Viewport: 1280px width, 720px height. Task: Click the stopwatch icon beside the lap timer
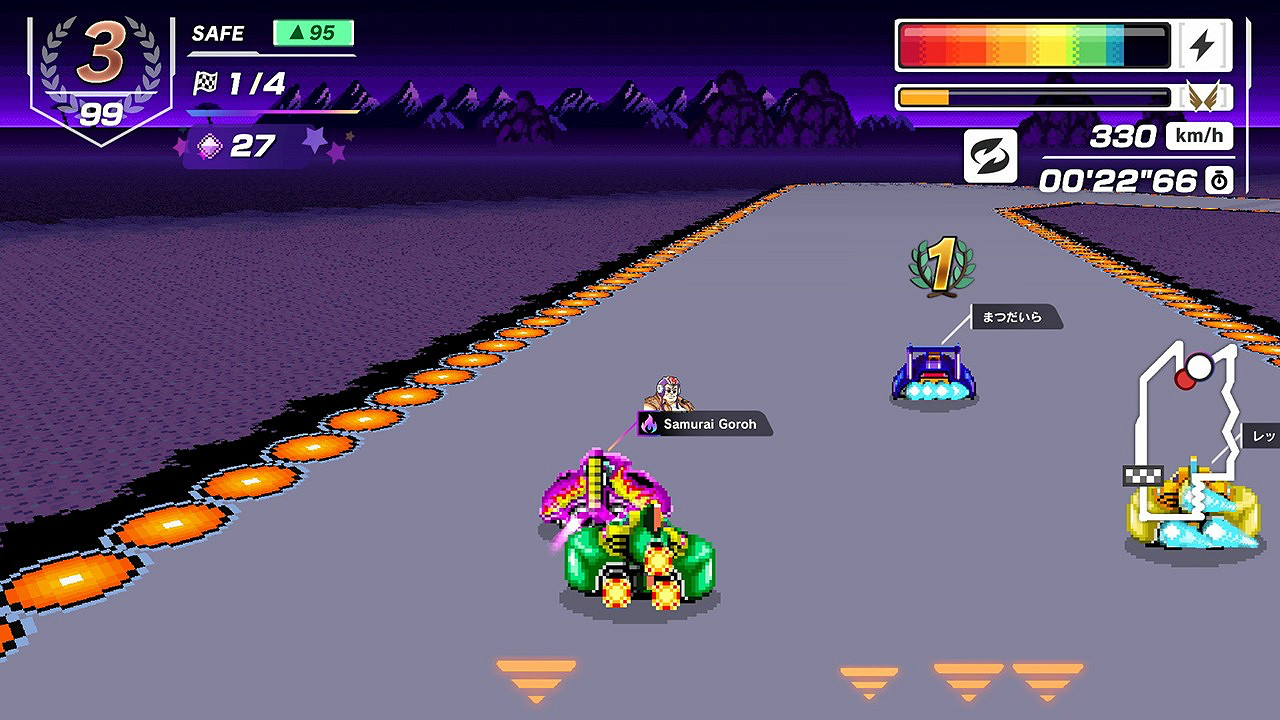pyautogui.click(x=1218, y=181)
